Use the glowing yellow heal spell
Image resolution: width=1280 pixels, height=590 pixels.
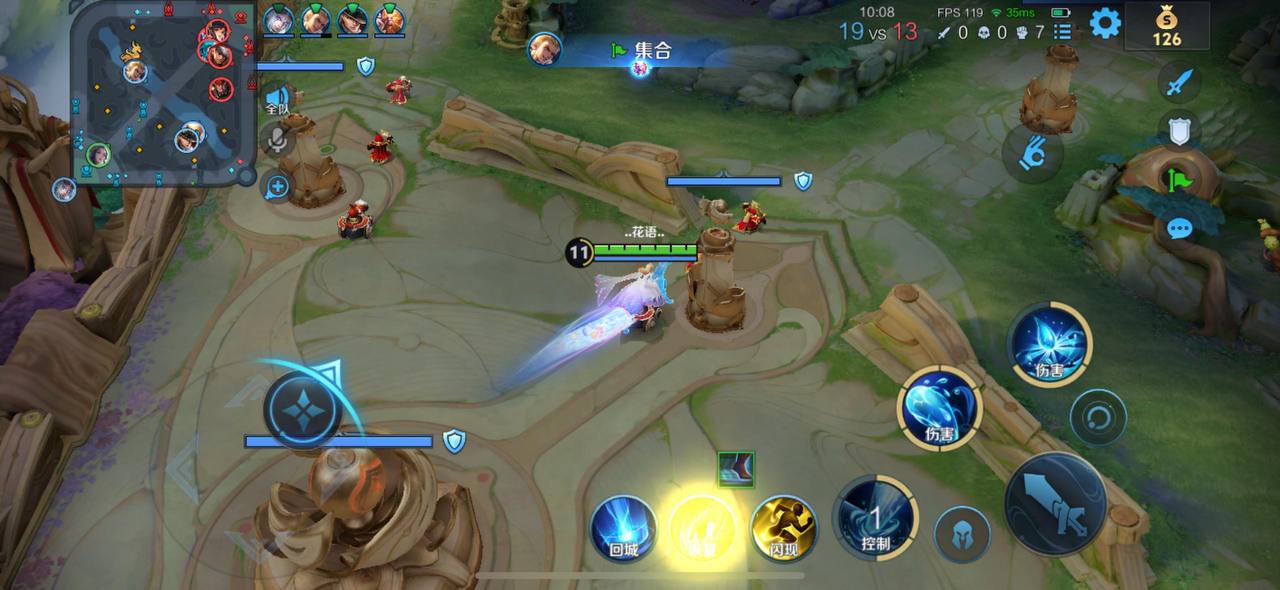pos(702,528)
